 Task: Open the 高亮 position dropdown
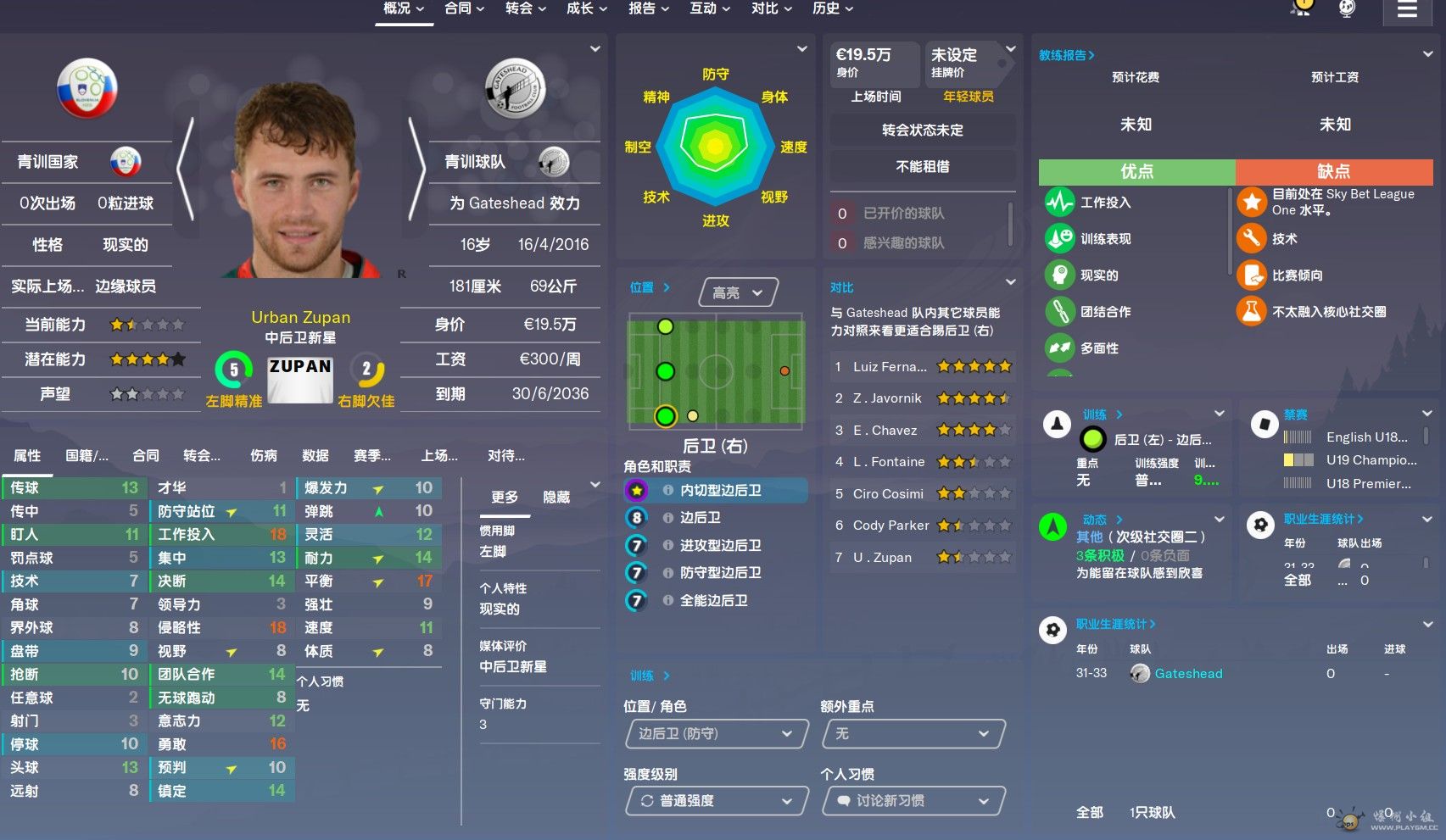click(737, 293)
